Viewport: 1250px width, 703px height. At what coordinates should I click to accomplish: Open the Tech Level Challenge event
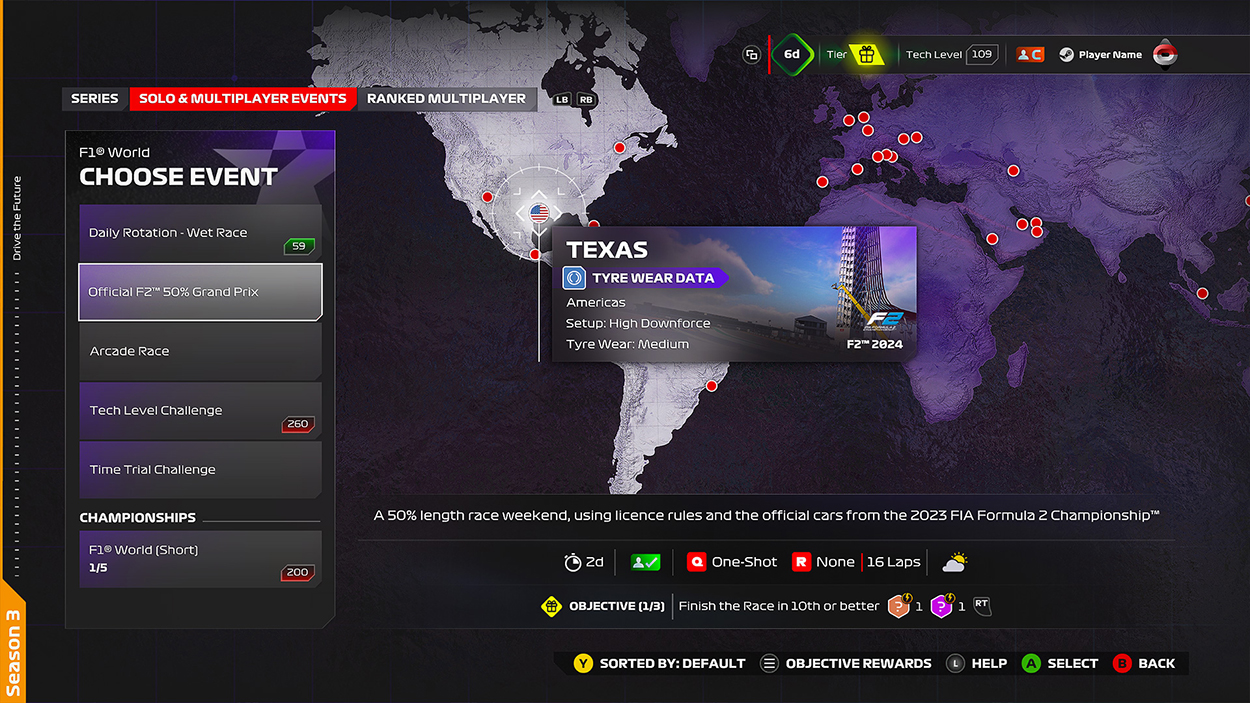200,410
